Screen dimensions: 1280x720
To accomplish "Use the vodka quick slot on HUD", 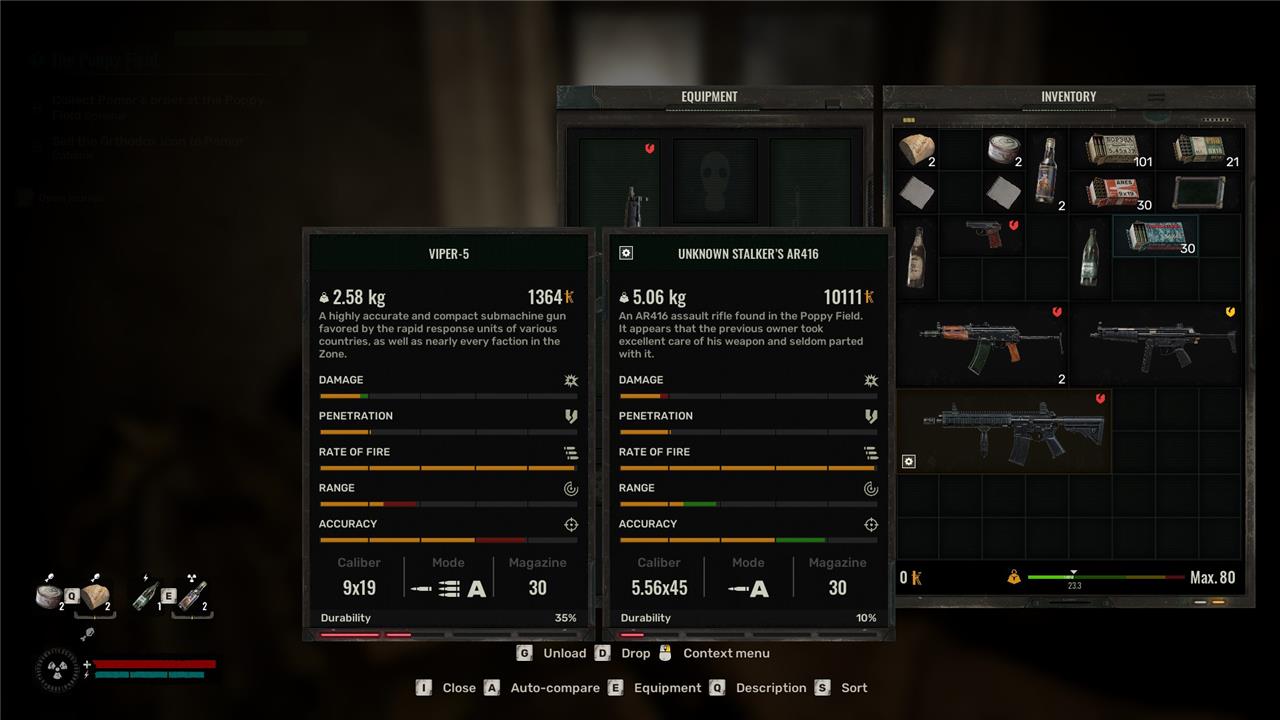I will 190,596.
